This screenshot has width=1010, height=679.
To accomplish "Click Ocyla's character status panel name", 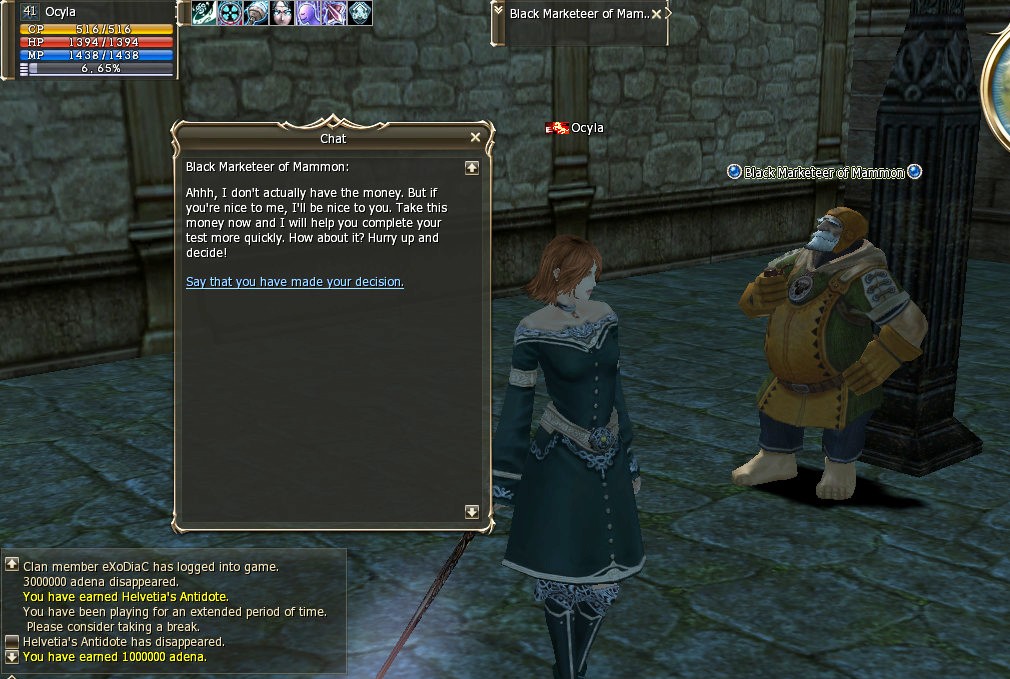I will 60,12.
